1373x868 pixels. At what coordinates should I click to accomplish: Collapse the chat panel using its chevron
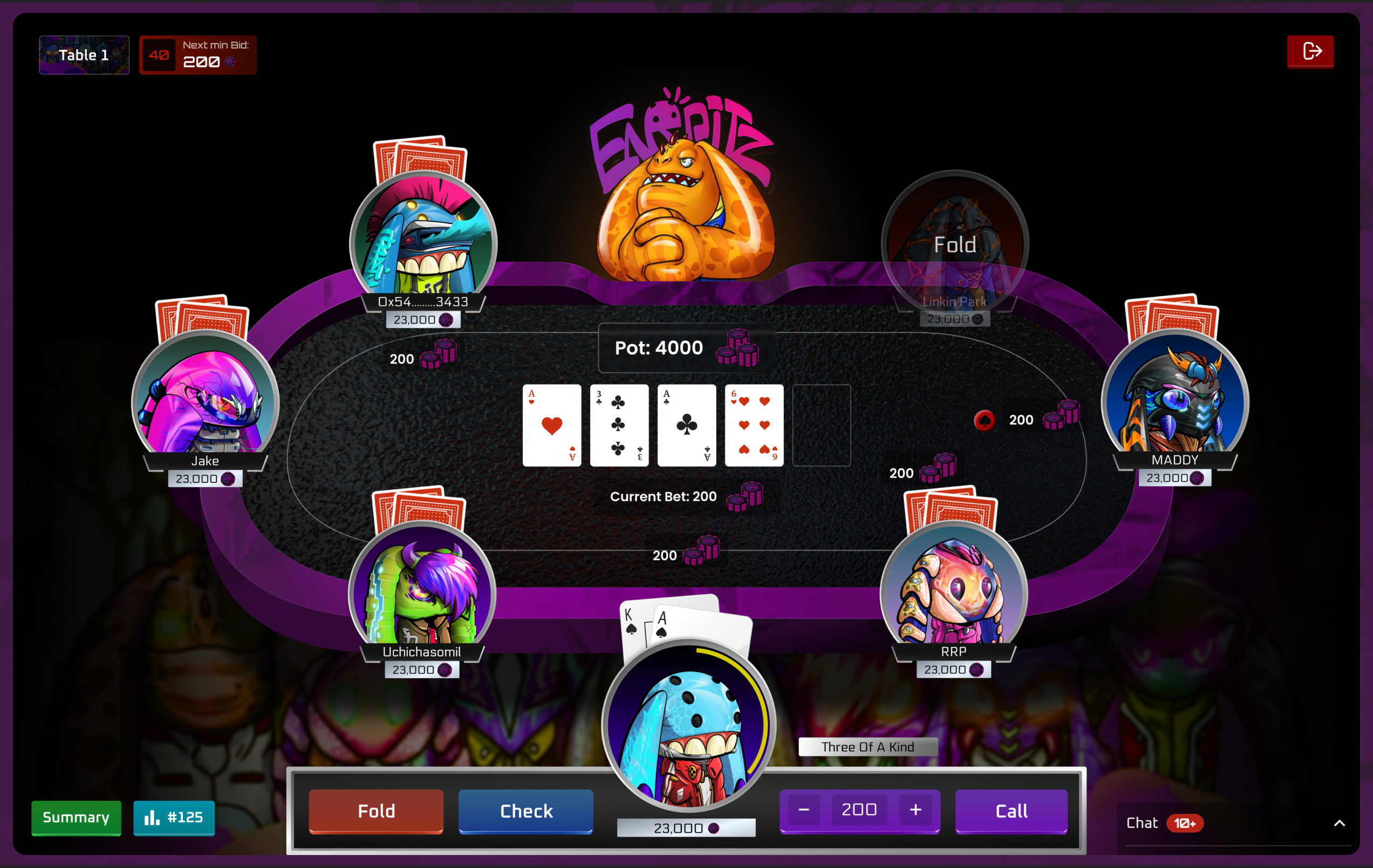pos(1340,823)
